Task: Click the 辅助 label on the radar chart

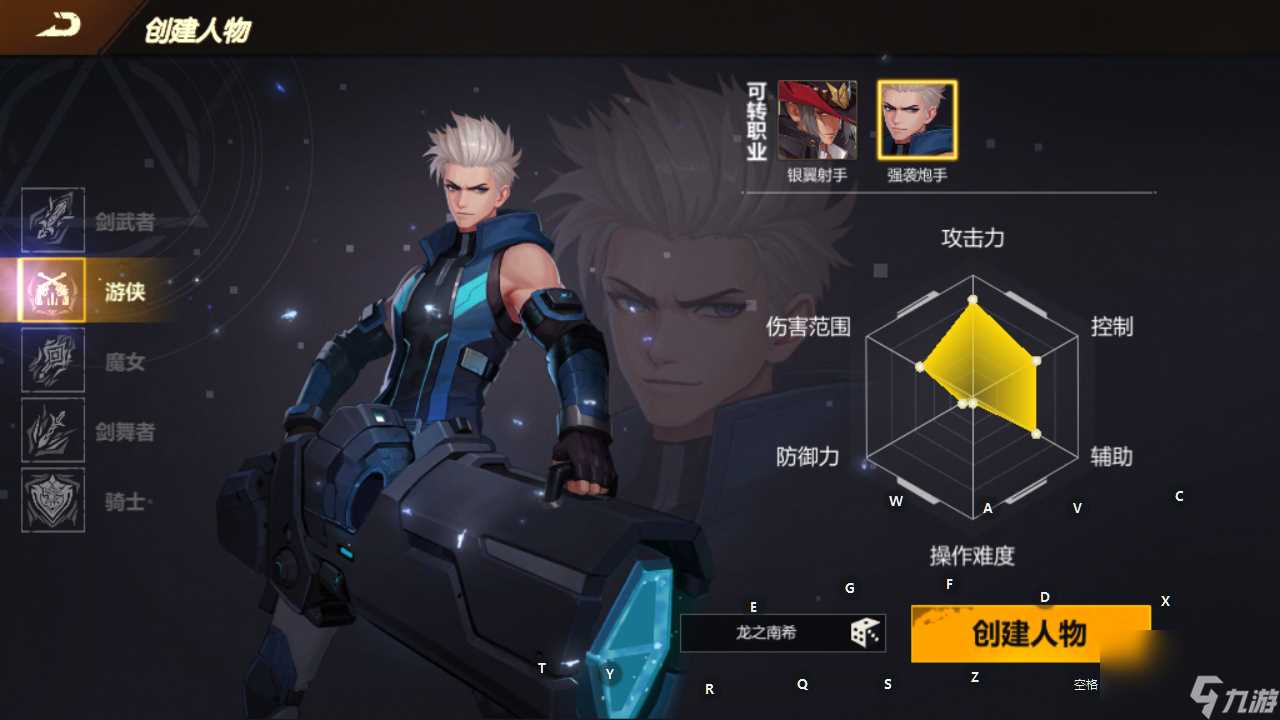Action: click(x=1112, y=458)
